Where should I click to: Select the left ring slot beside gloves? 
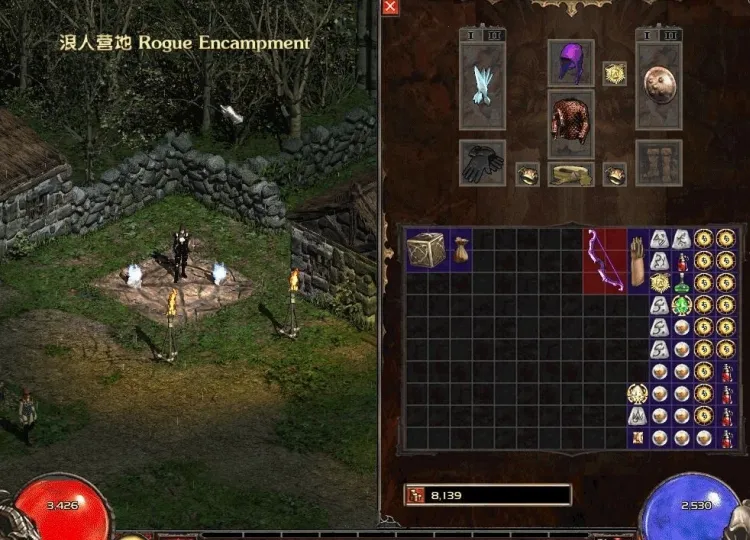[527, 175]
